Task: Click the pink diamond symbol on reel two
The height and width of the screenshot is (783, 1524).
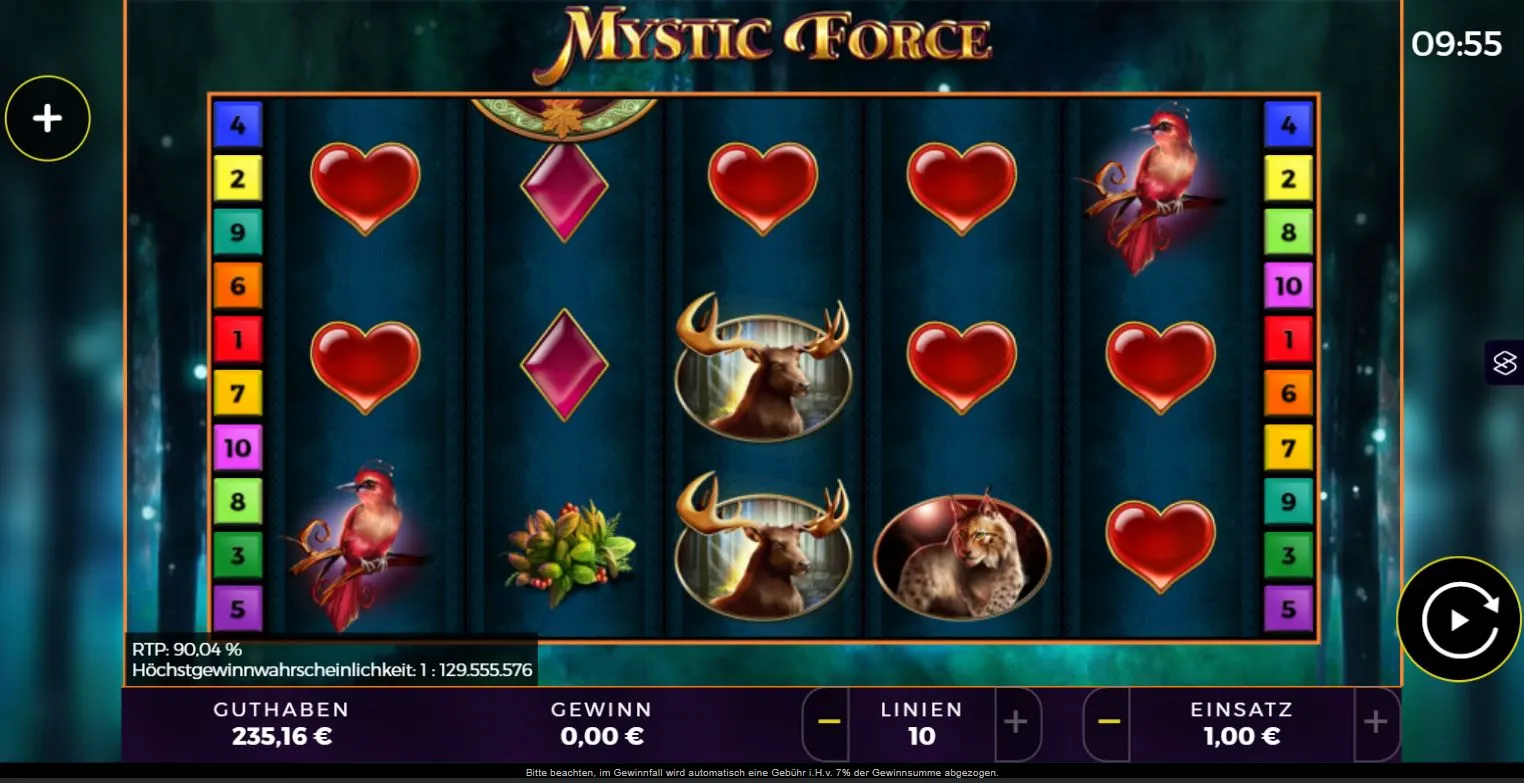Action: pyautogui.click(x=565, y=190)
